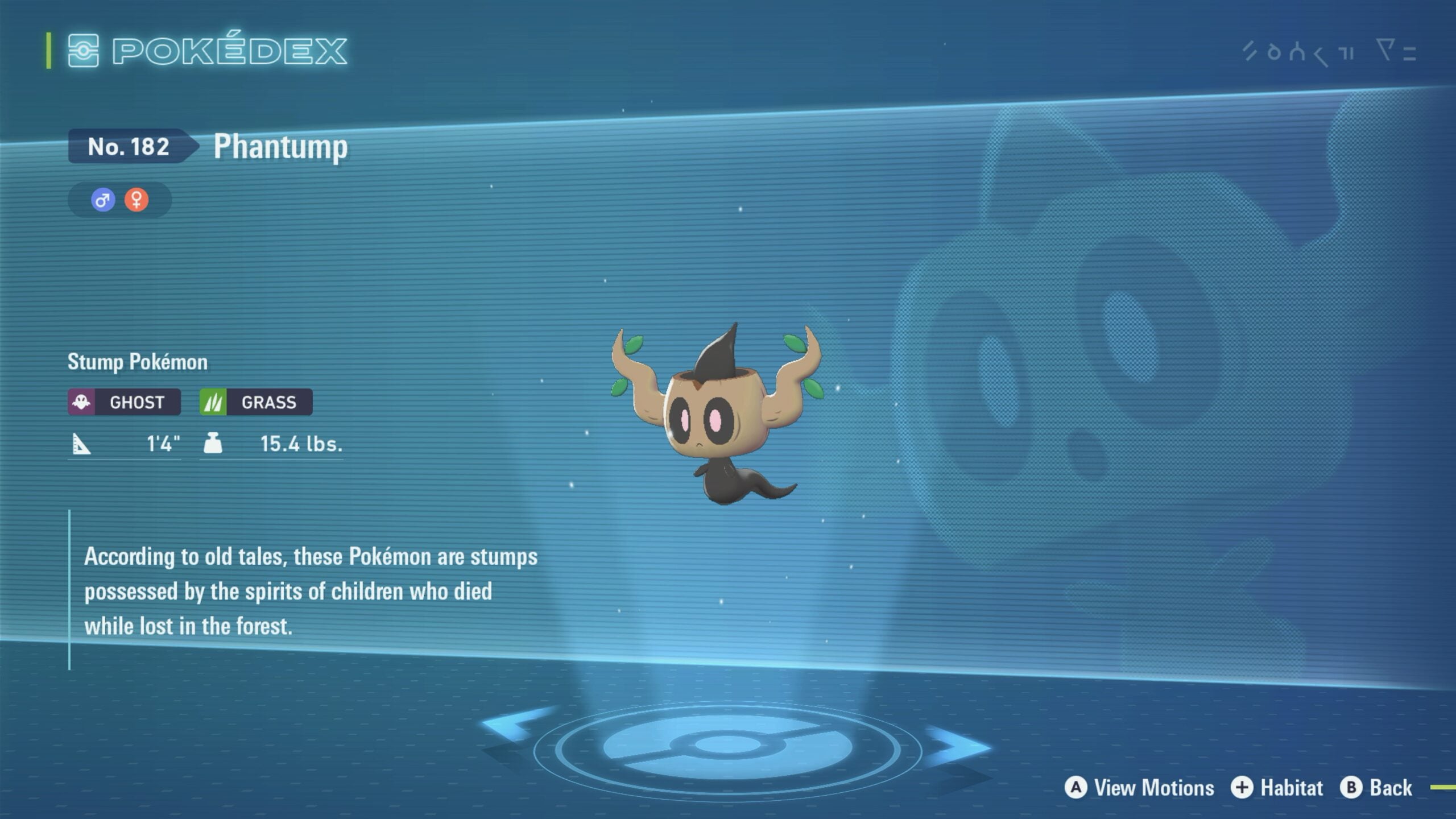Viewport: 1456px width, 819px height.
Task: Go to the next Pokémon with the right arrow
Action: coord(958,746)
